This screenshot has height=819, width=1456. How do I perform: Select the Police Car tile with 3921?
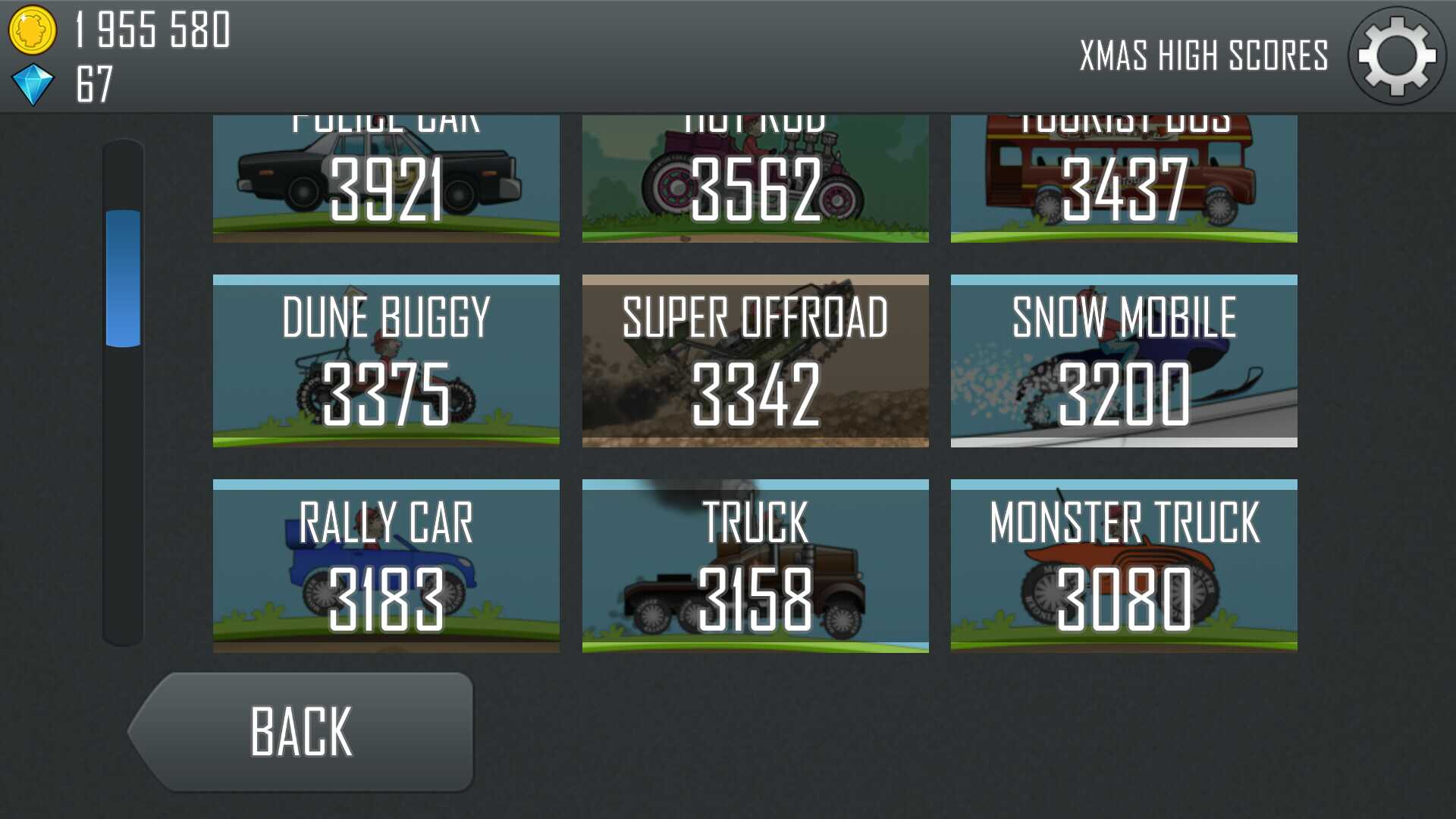[386, 180]
